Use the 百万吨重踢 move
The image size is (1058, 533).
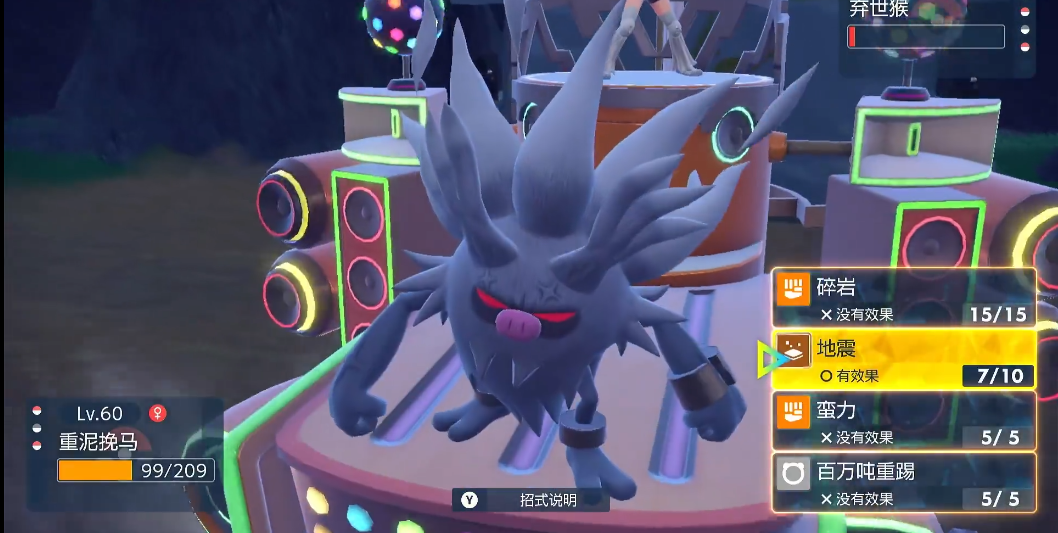(904, 483)
